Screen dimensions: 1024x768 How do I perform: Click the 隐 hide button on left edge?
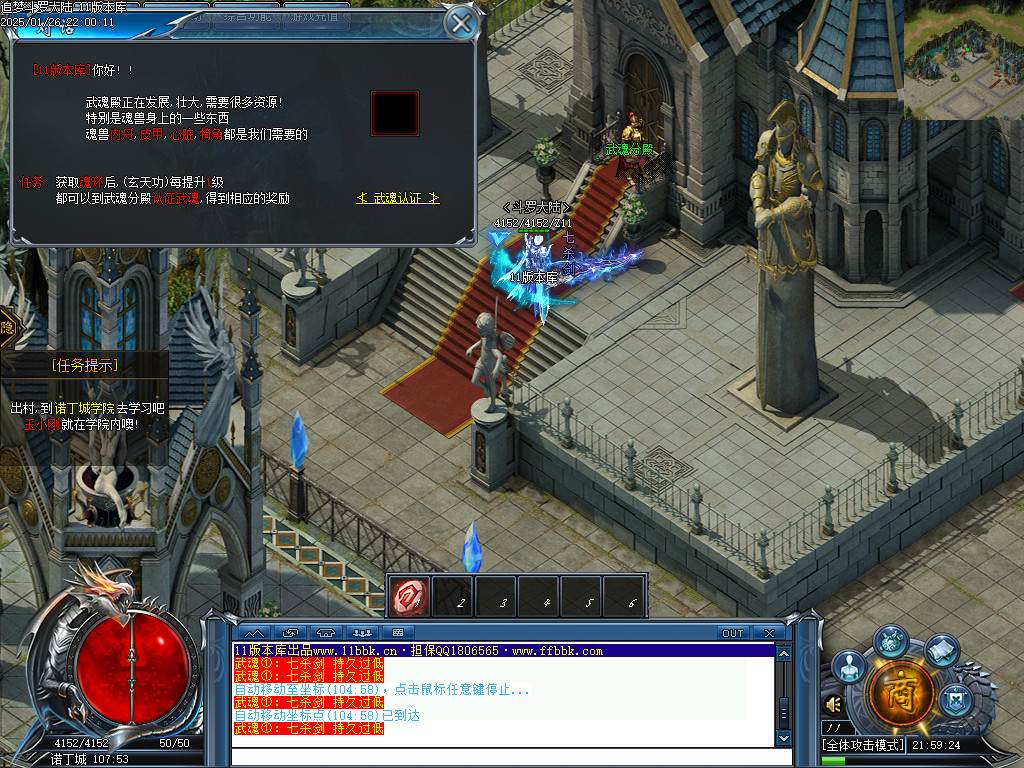[7, 327]
